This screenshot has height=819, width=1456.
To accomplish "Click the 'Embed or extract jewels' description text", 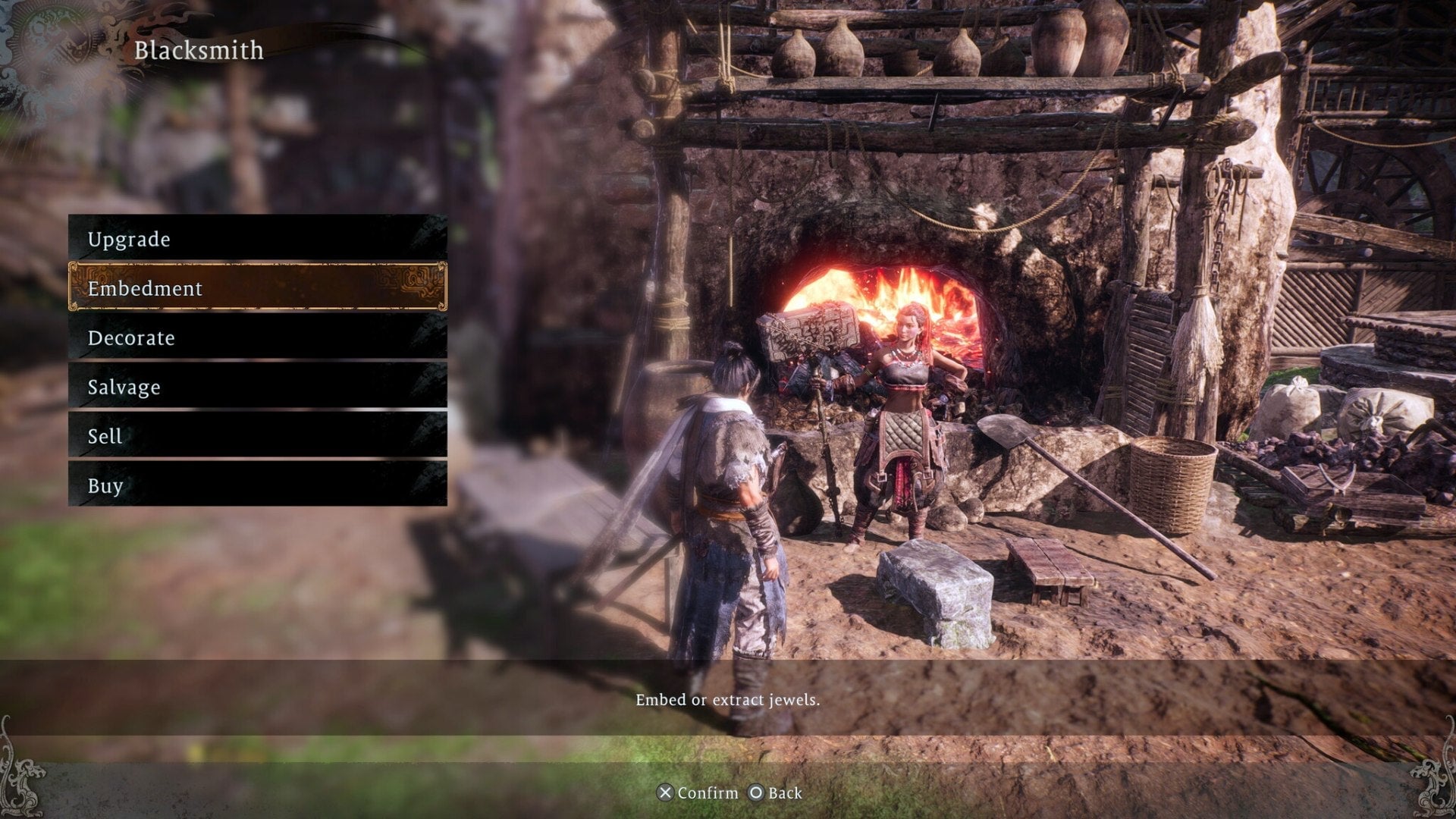I will click(728, 701).
